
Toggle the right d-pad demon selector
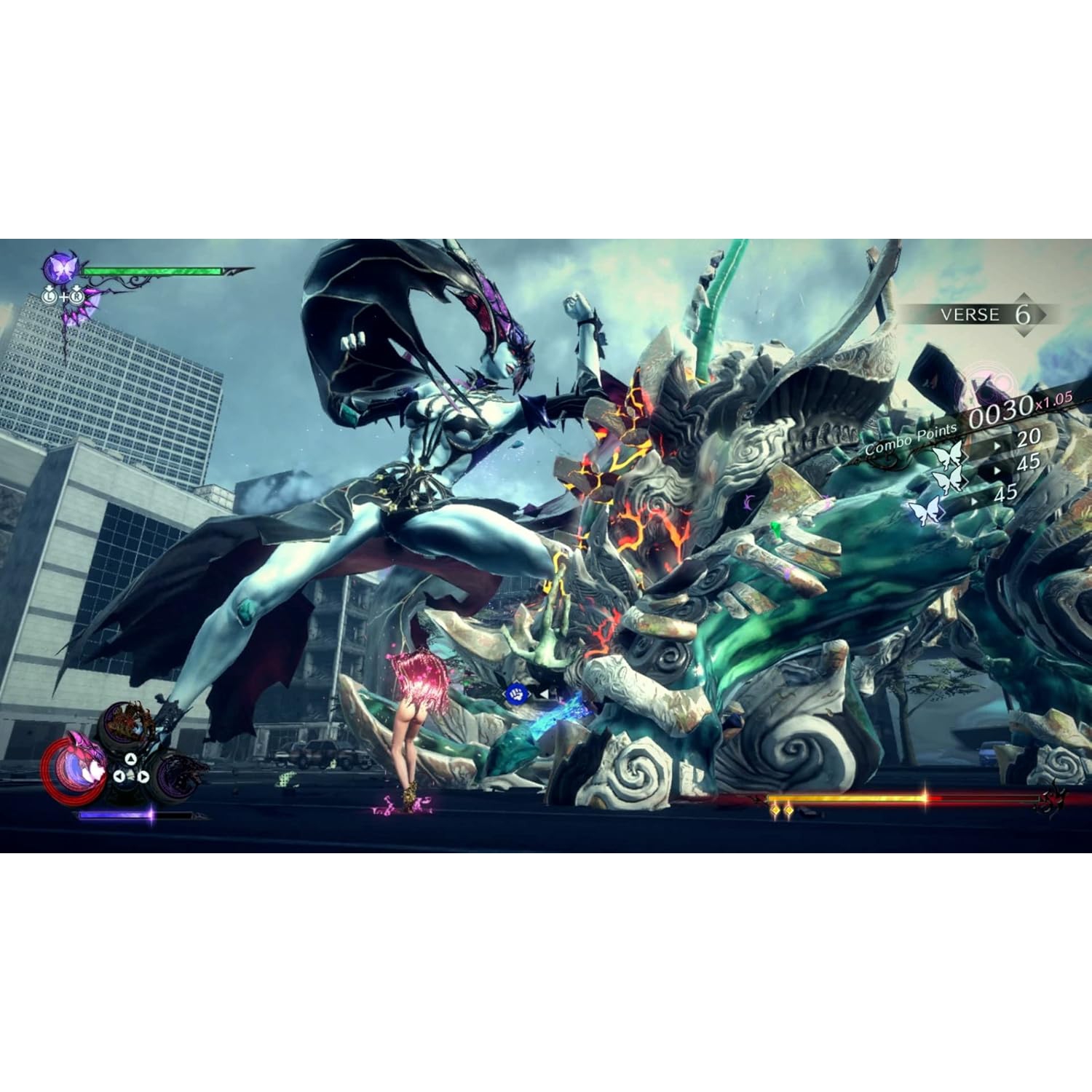click(143, 778)
